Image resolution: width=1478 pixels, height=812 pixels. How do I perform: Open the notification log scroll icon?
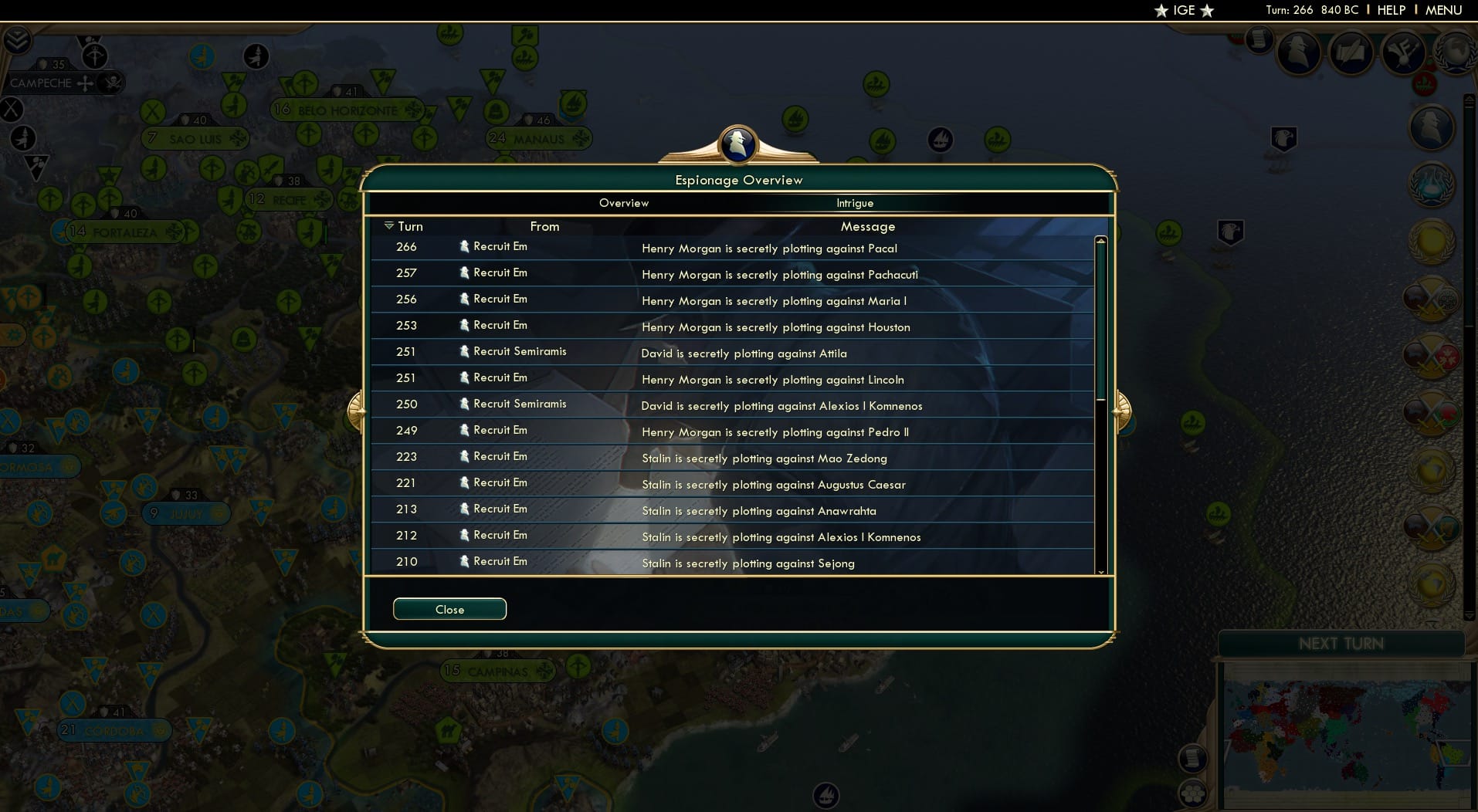coord(1259,40)
